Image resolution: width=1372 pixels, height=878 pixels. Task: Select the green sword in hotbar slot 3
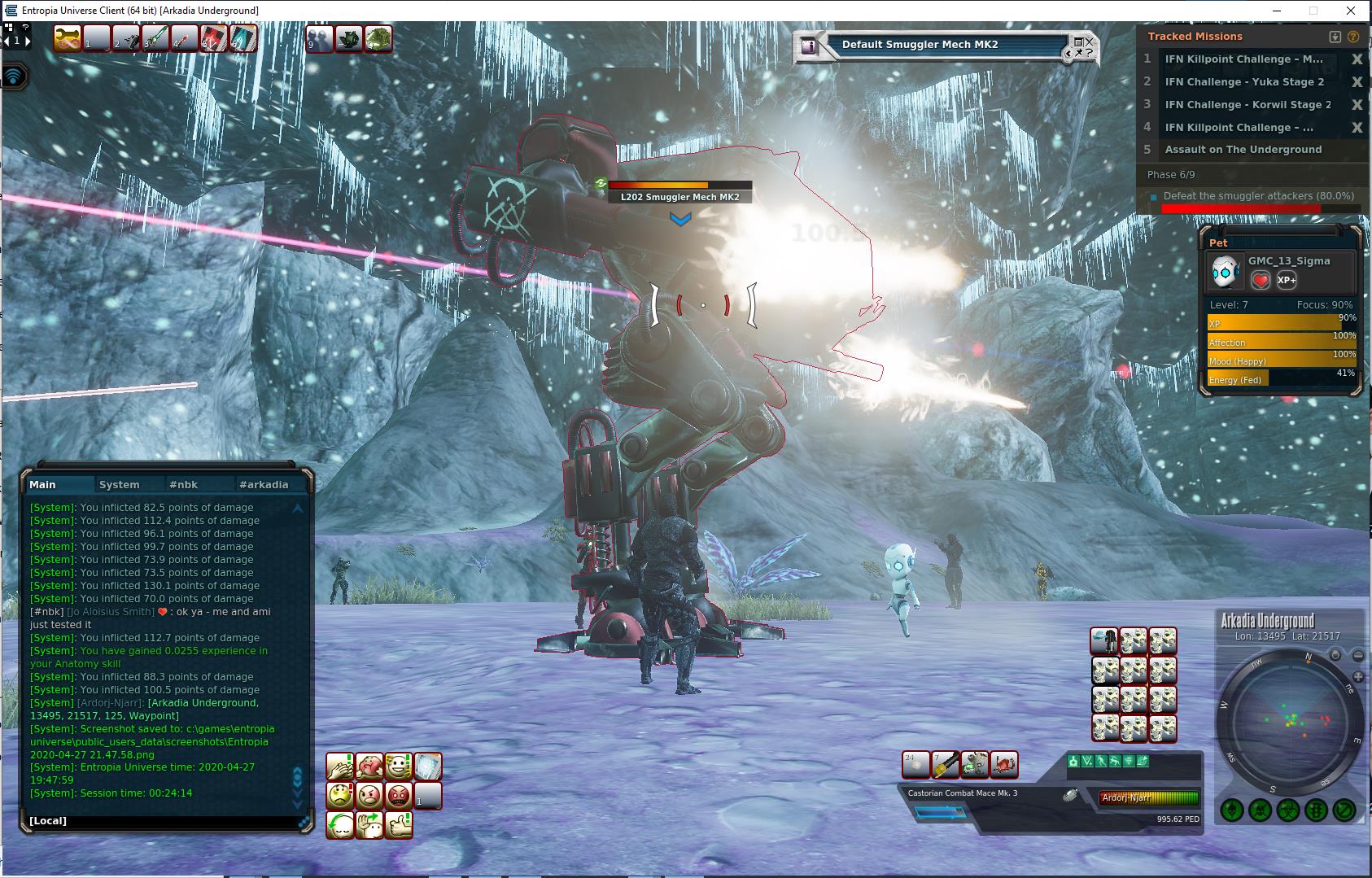[x=155, y=38]
